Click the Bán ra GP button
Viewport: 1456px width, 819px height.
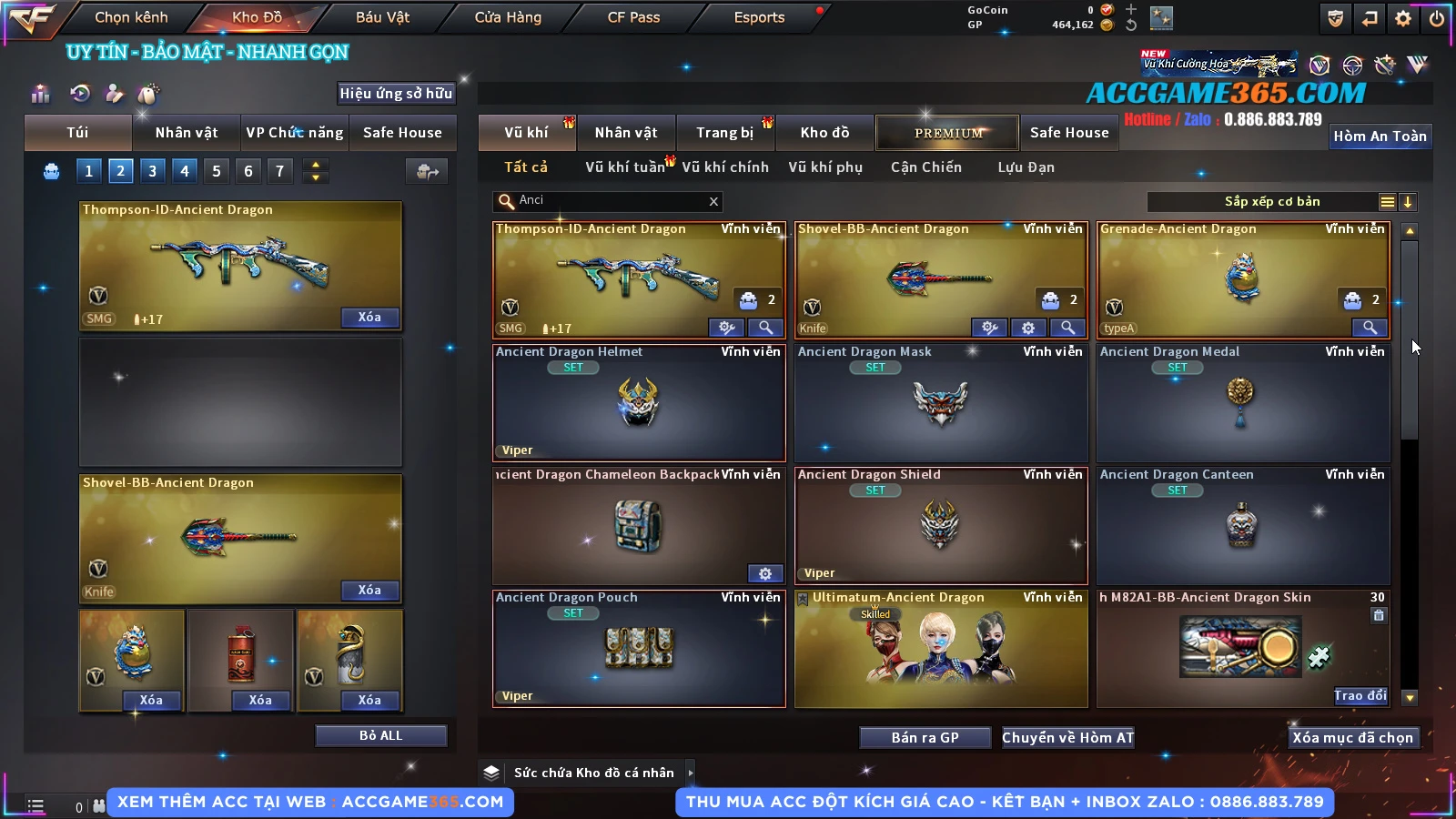point(925,737)
